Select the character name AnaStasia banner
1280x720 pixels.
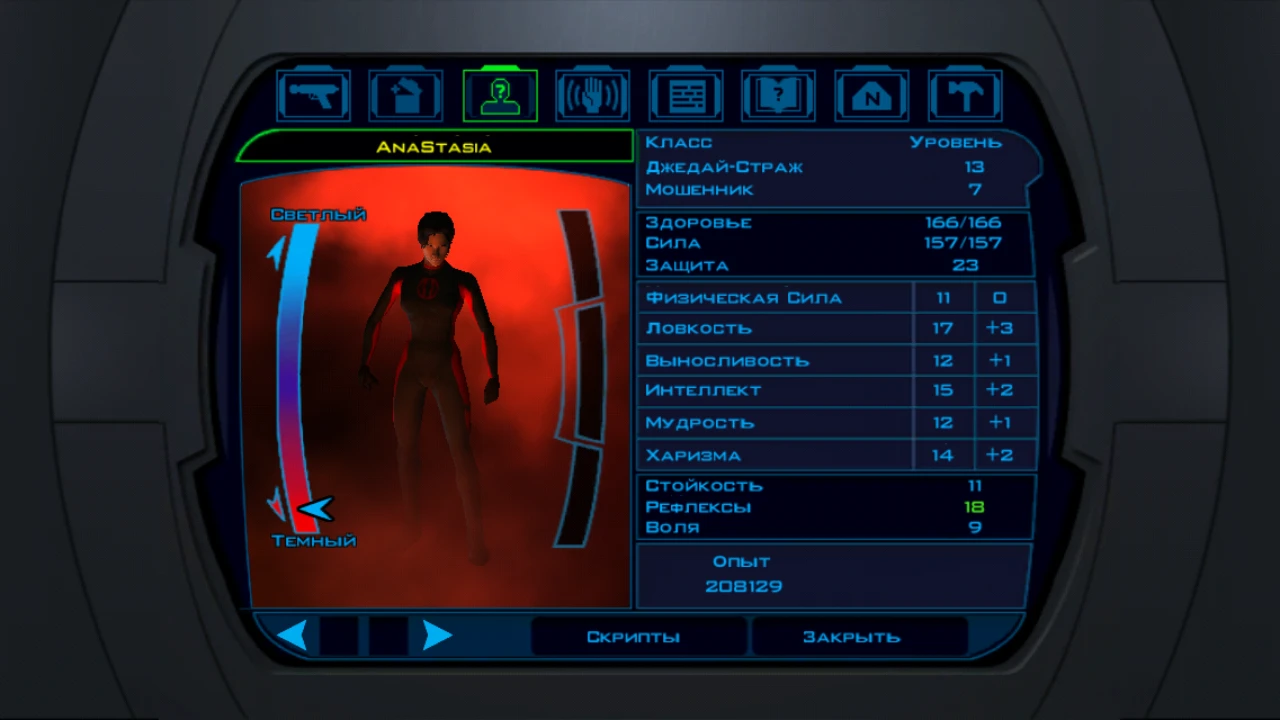(x=434, y=146)
